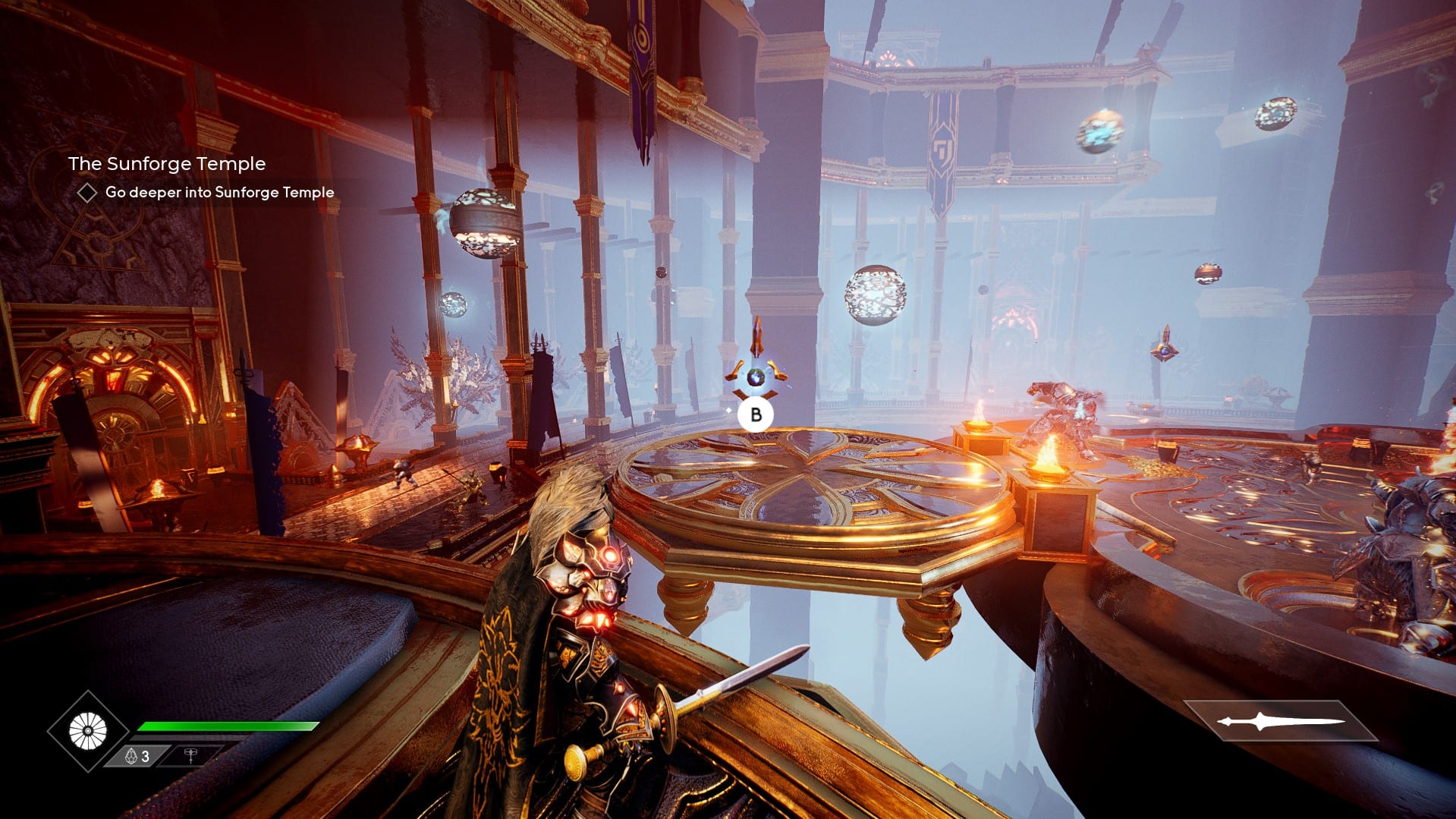The width and height of the screenshot is (1456, 819).
Task: Activate the shield wheel ability icon
Action: click(88, 731)
